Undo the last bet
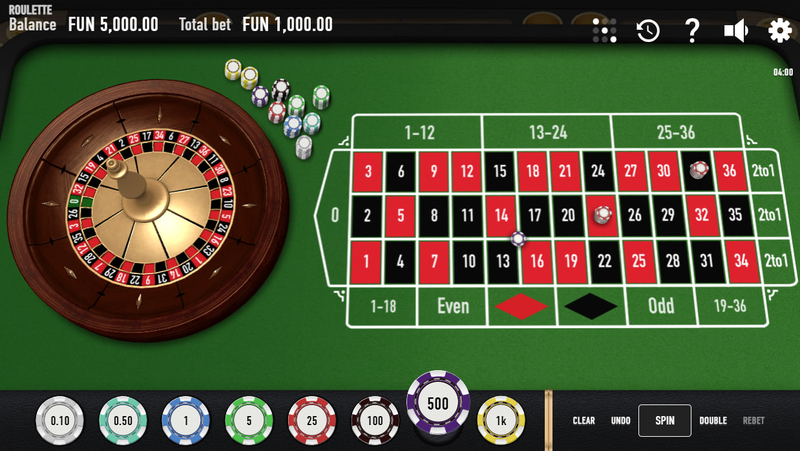This screenshot has width=800, height=451. point(620,421)
